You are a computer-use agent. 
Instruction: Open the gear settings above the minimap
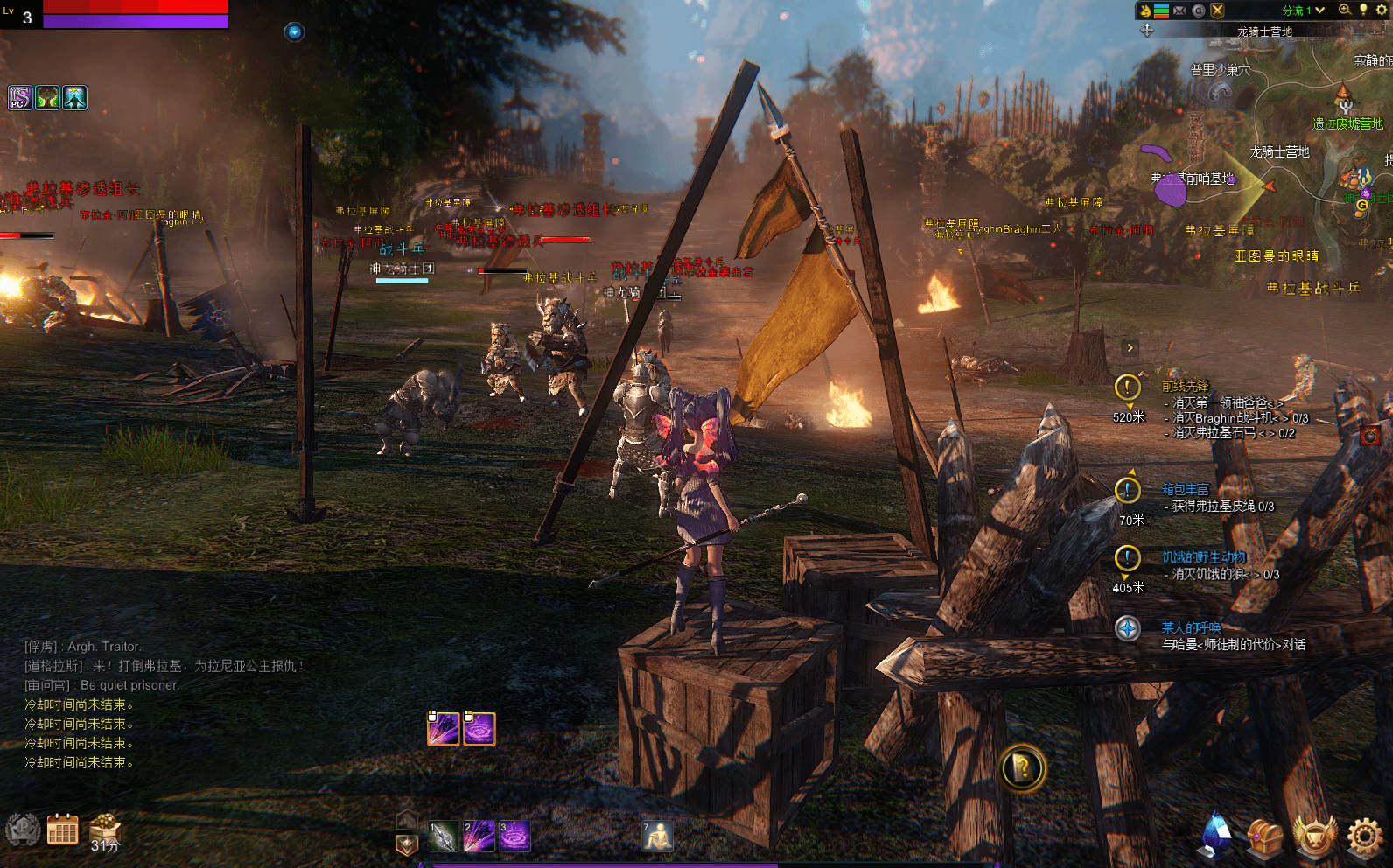[1382, 10]
